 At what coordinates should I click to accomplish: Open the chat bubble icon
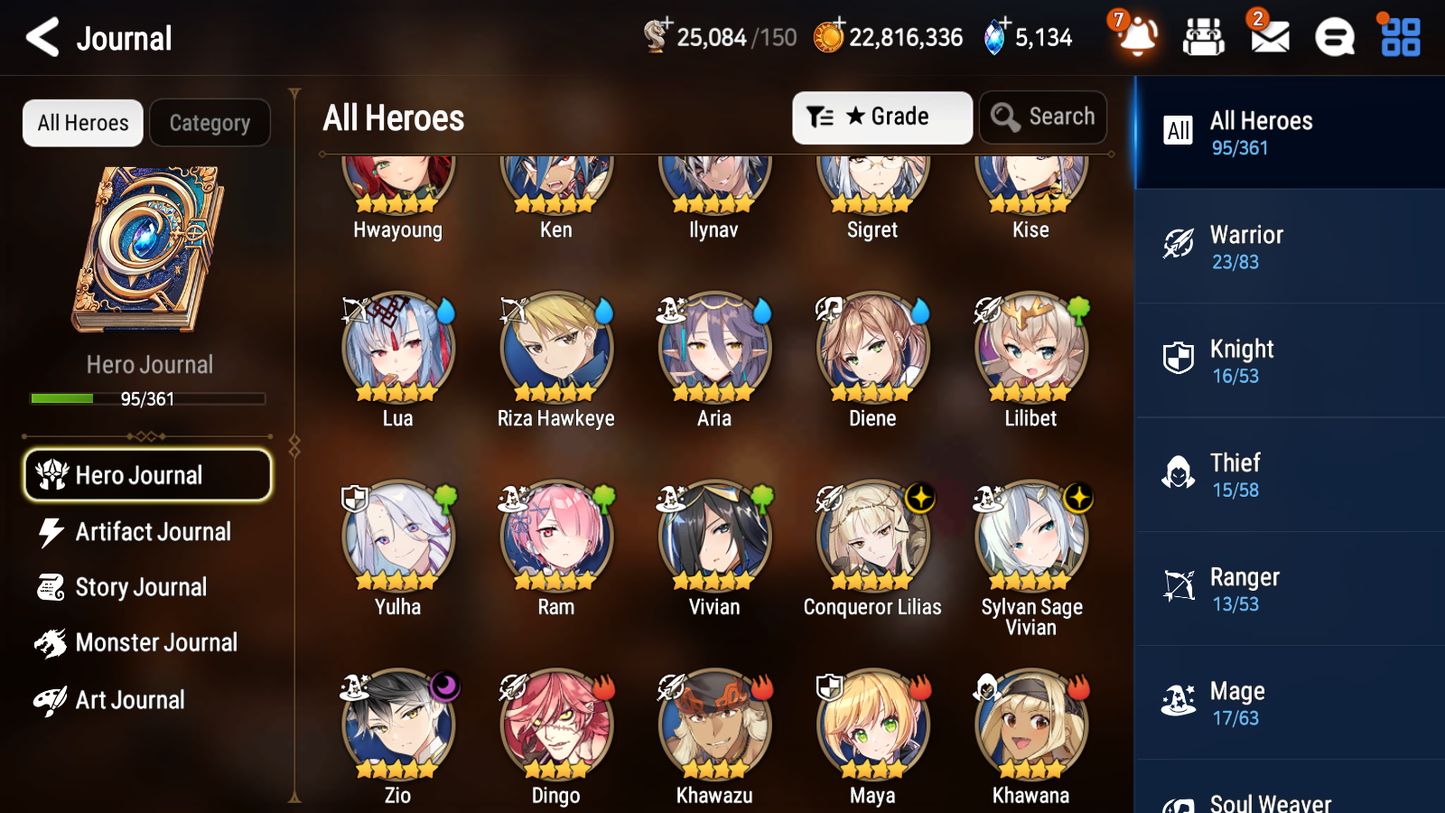pos(1334,36)
